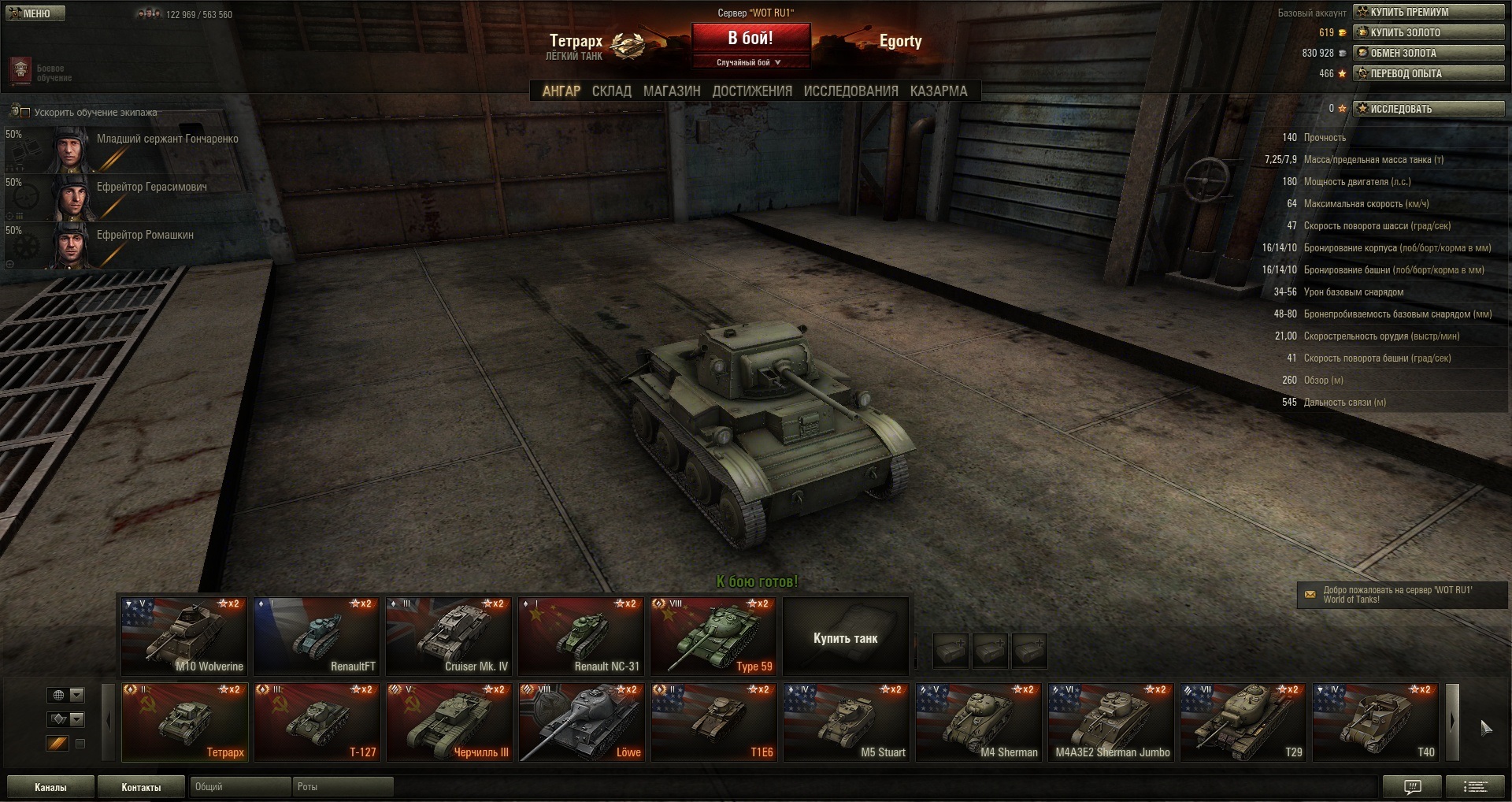Open the Контакты button
1512x802 pixels.
(141, 787)
